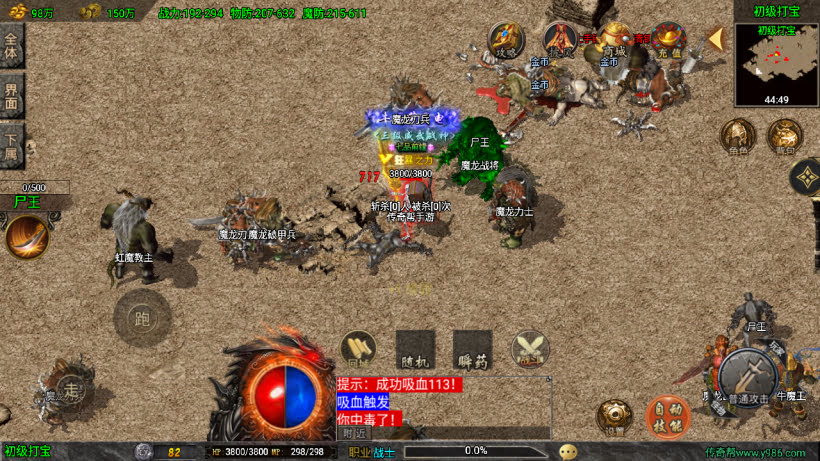Open the 攻略 strategy guide icon
The image size is (820, 461).
coord(505,41)
